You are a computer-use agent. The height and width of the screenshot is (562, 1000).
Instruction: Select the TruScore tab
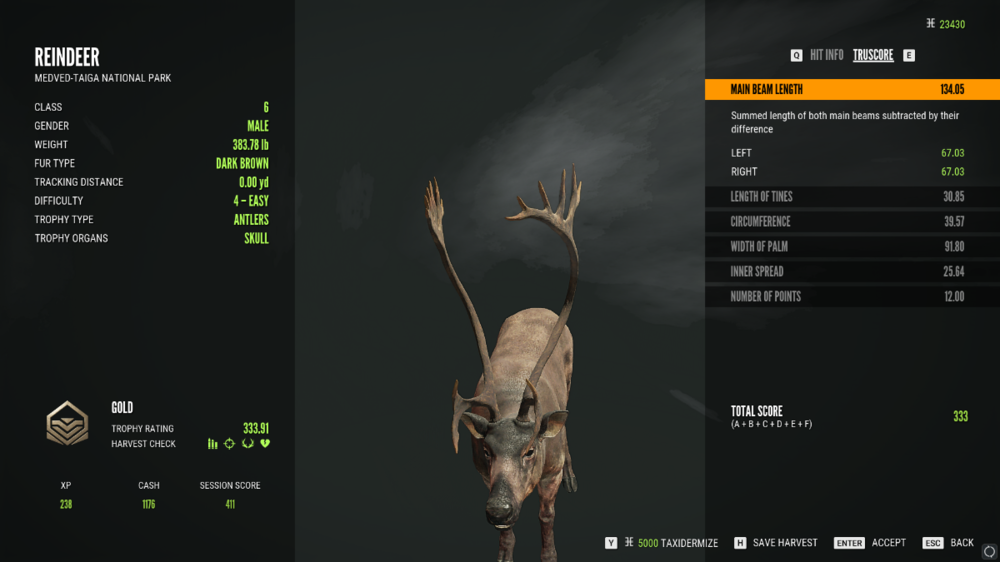coord(873,56)
